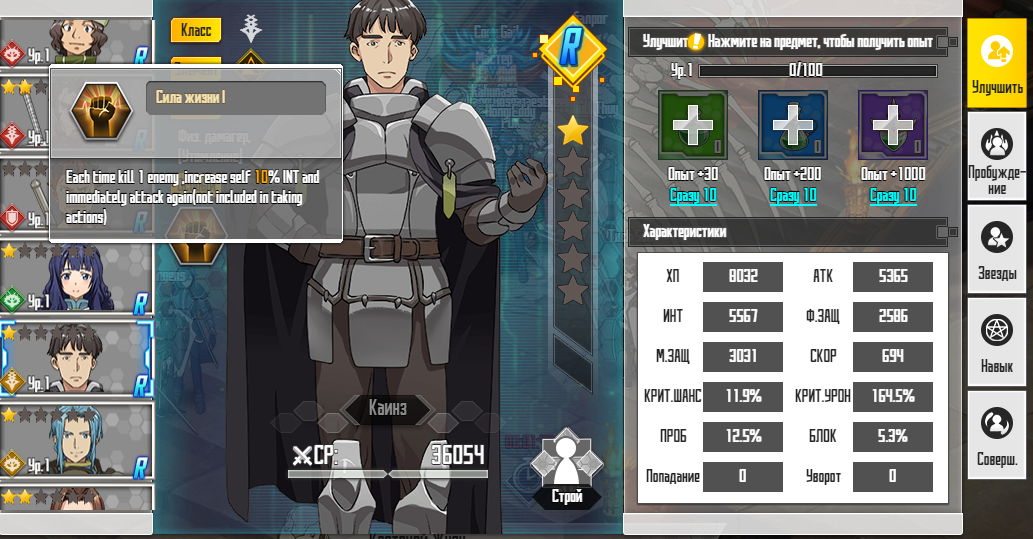Click the Сила жизни I fist skill icon
The image size is (1033, 539).
(101, 112)
